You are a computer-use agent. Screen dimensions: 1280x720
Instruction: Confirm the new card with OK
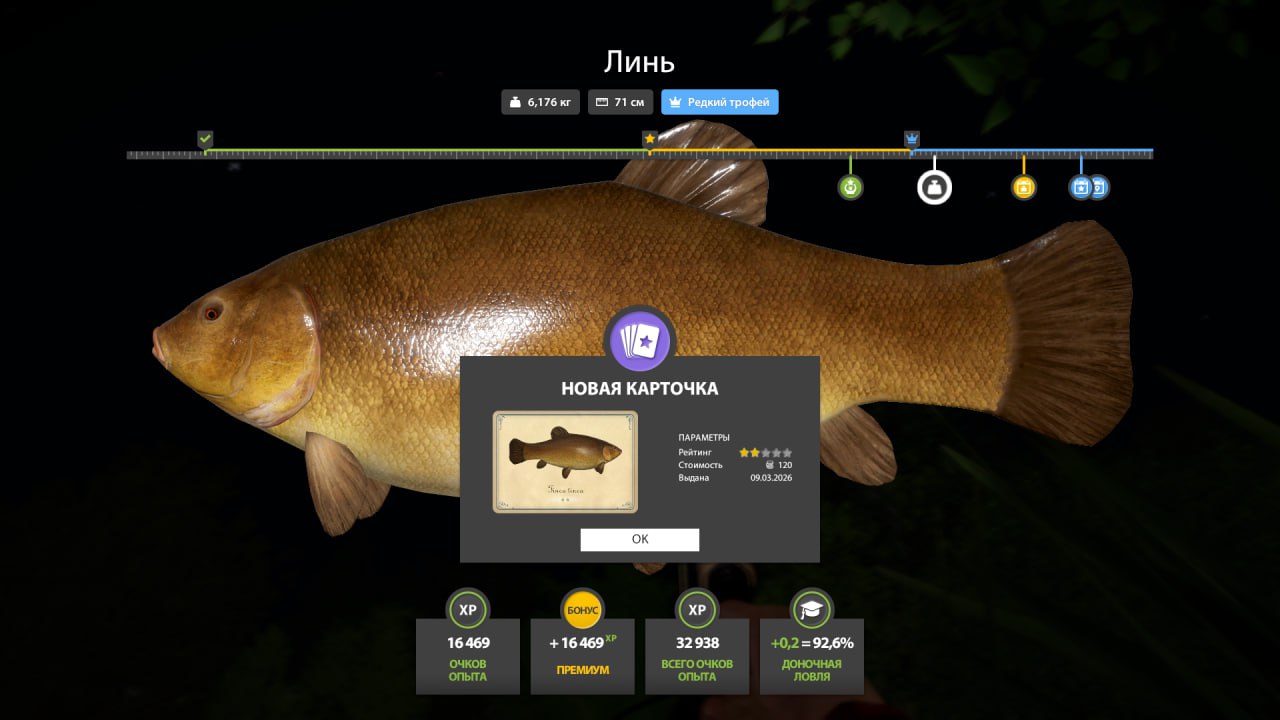point(640,539)
